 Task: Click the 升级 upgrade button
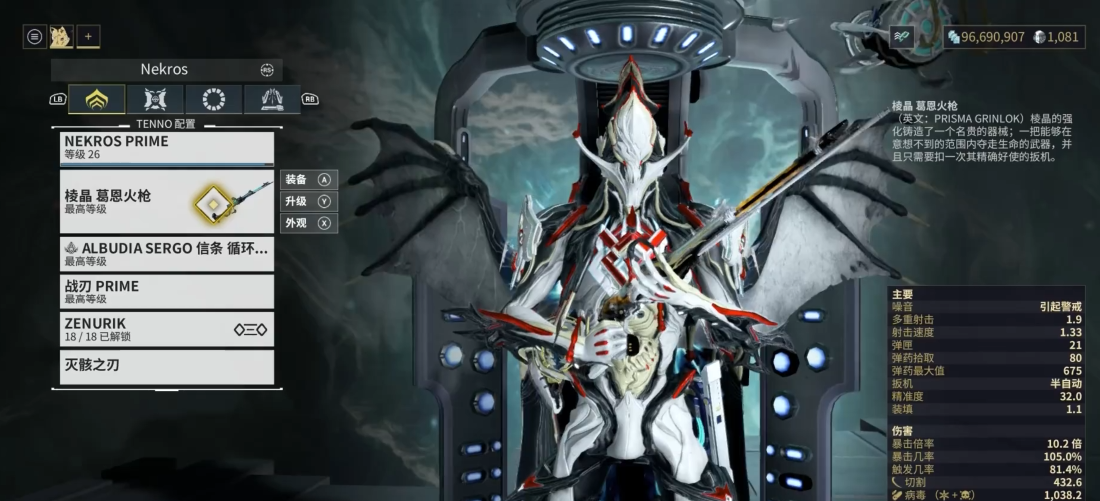[308, 201]
